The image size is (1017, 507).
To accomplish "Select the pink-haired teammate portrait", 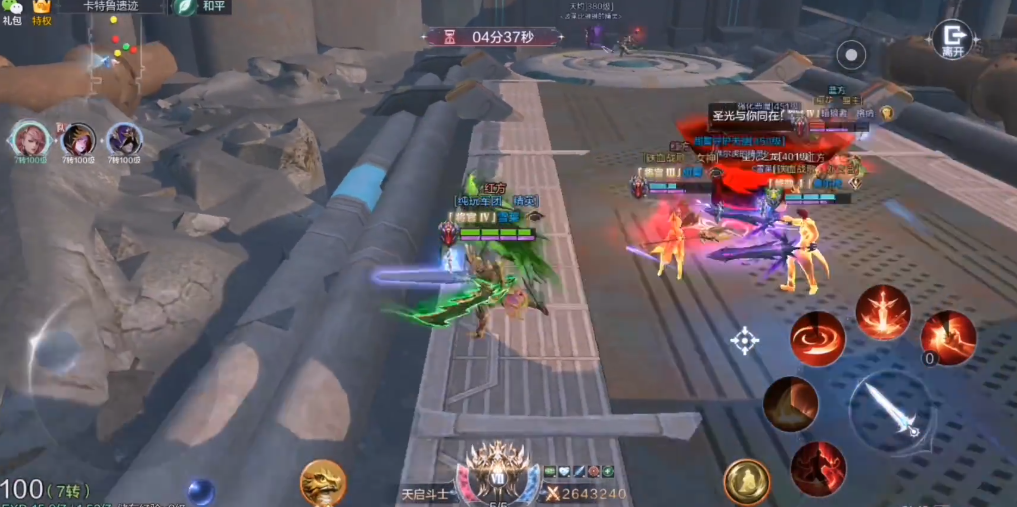I will (x=31, y=140).
